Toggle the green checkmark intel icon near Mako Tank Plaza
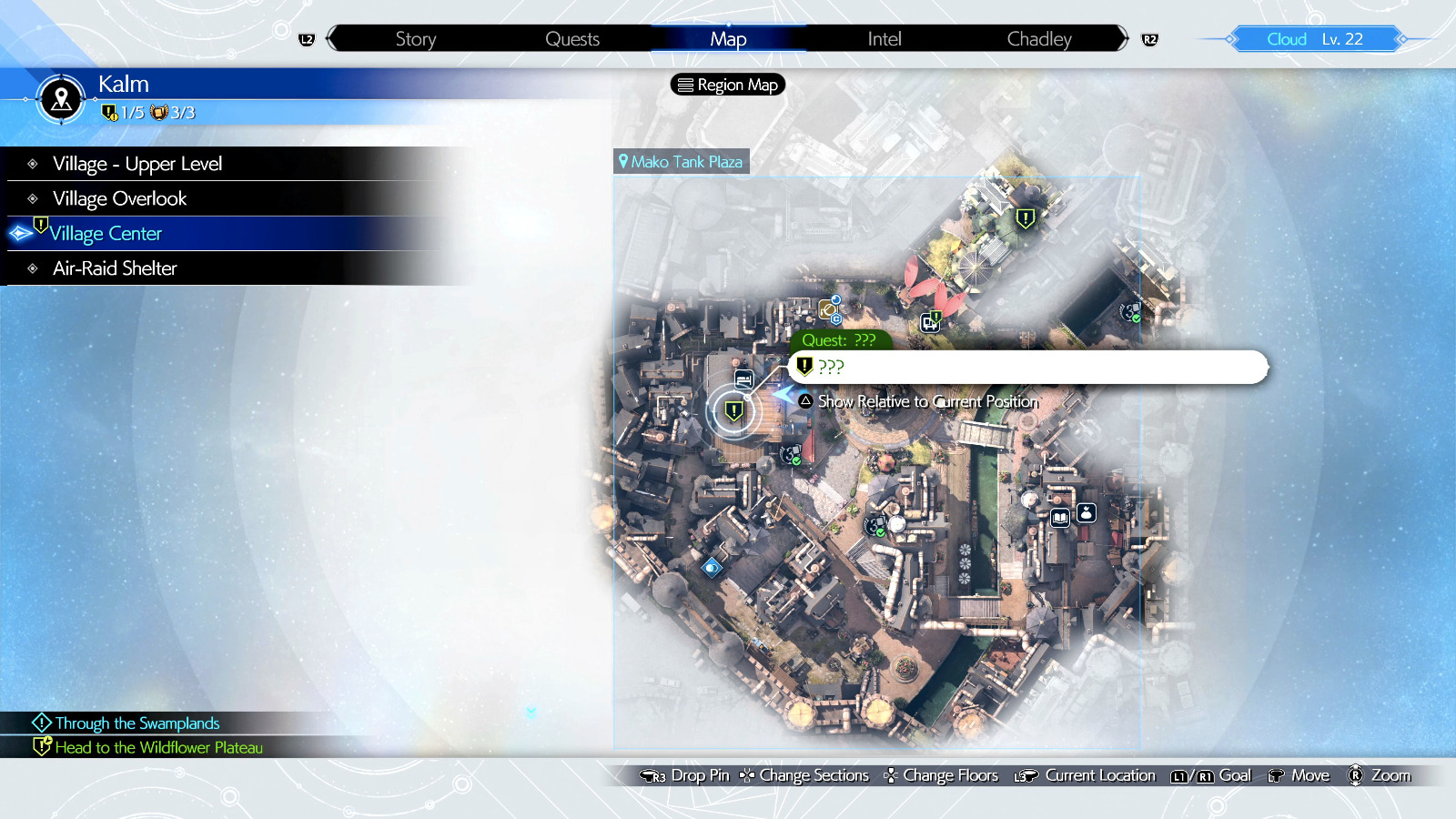 click(1131, 313)
